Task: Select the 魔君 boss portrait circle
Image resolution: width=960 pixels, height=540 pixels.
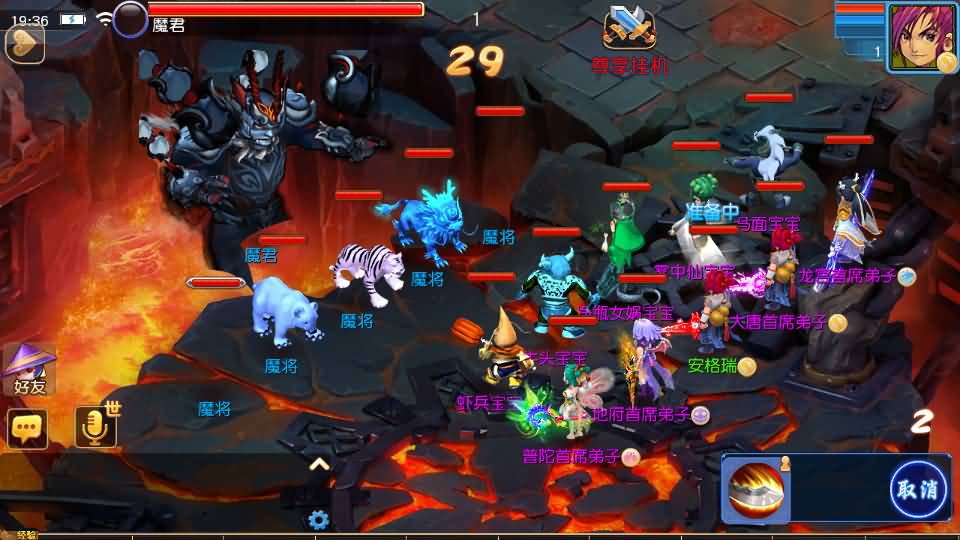Action: click(x=130, y=20)
